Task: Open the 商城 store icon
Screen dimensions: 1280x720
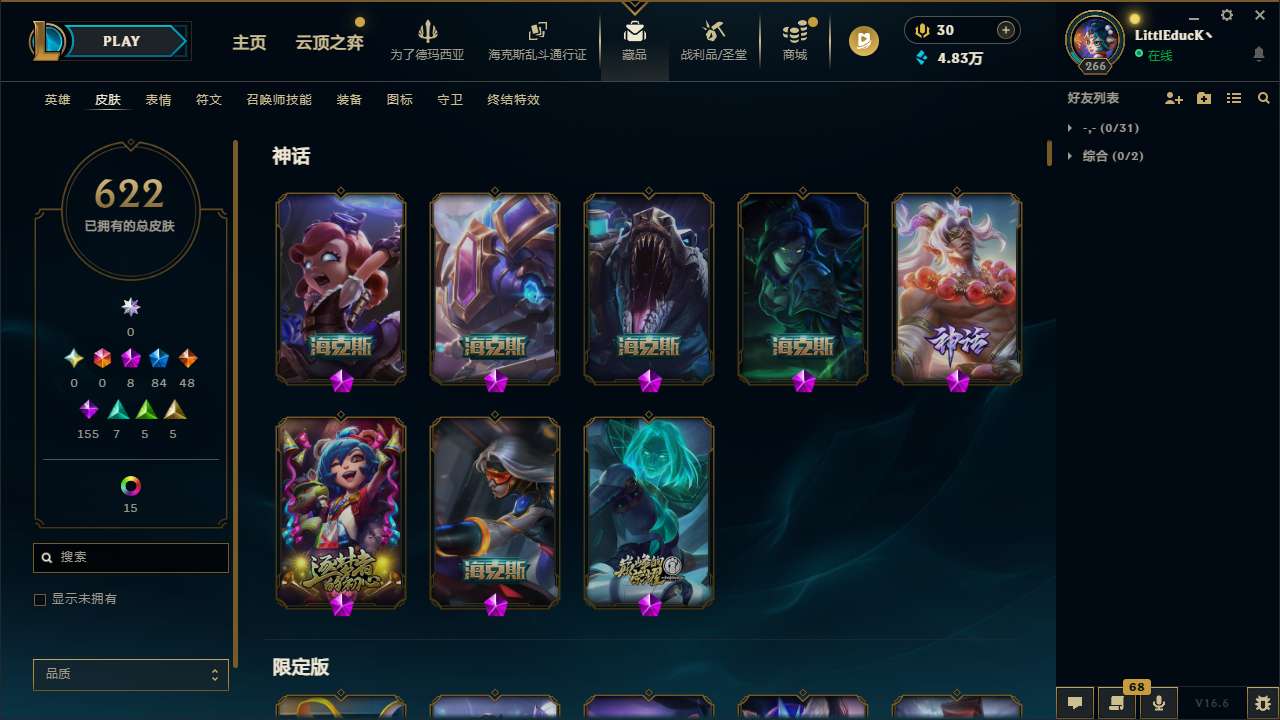Action: tap(795, 40)
